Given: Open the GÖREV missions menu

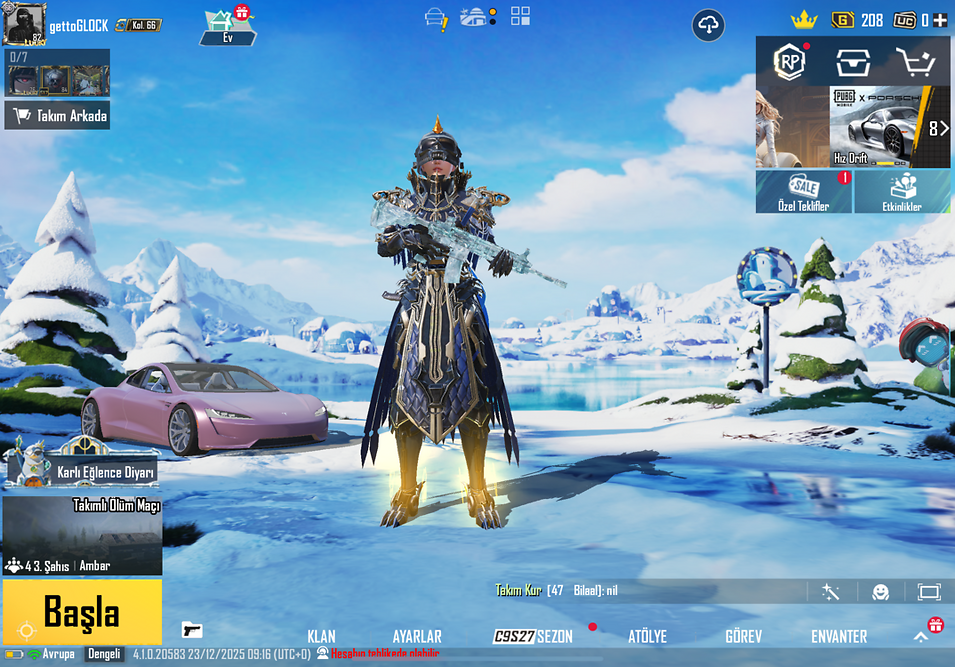Looking at the screenshot, I should click(743, 636).
